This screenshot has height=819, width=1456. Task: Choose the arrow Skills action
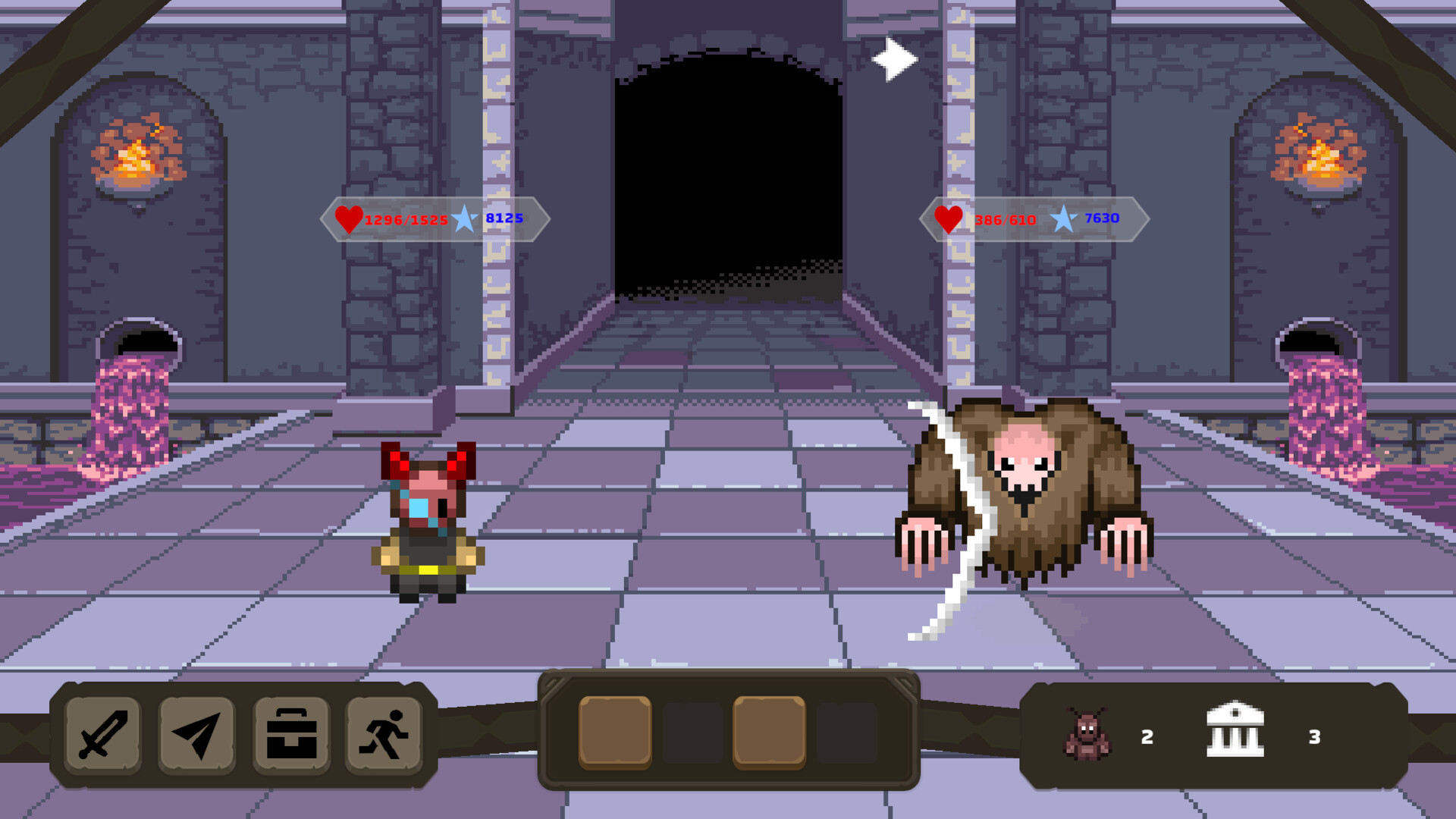[x=196, y=734]
